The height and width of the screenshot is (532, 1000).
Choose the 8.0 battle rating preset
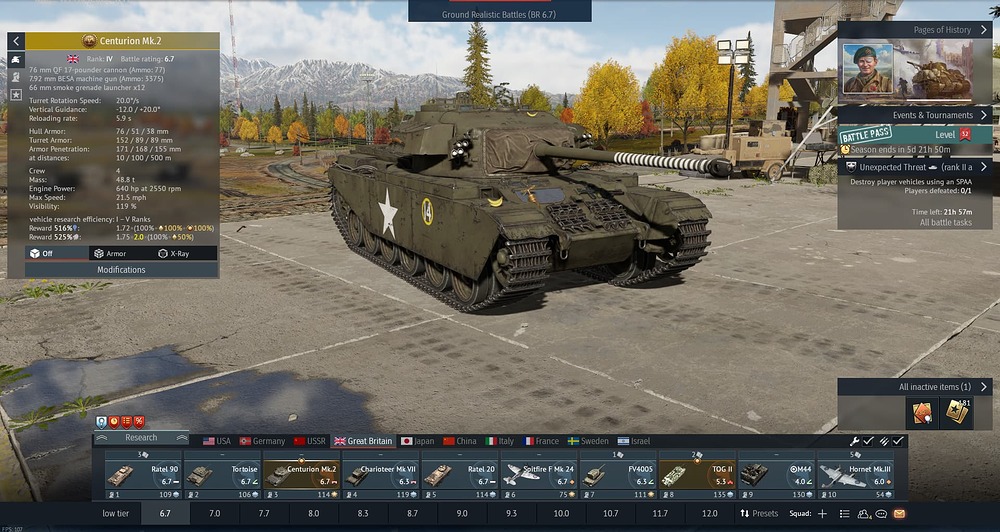(x=313, y=513)
